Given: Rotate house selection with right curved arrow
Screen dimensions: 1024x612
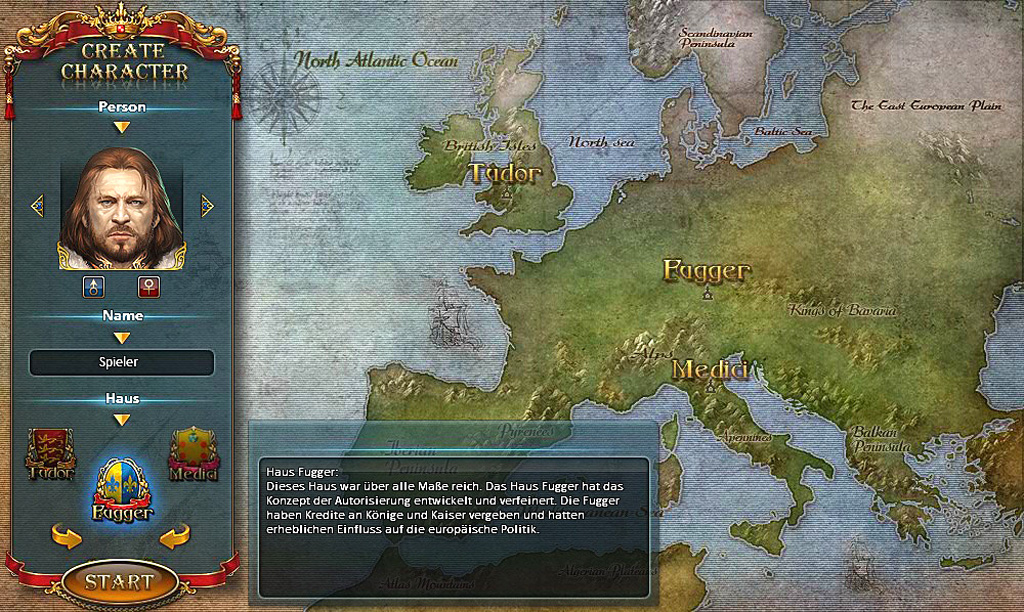Looking at the screenshot, I should [x=175, y=537].
